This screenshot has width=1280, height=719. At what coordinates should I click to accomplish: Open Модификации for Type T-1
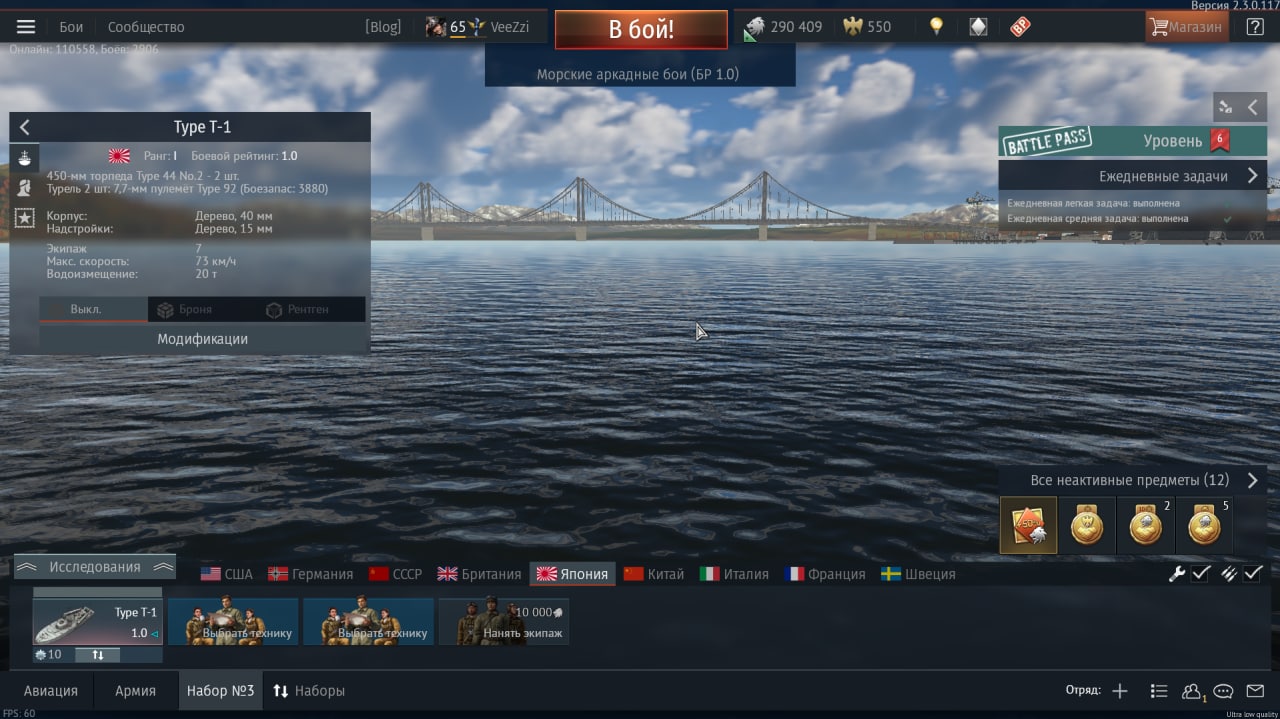coord(202,339)
